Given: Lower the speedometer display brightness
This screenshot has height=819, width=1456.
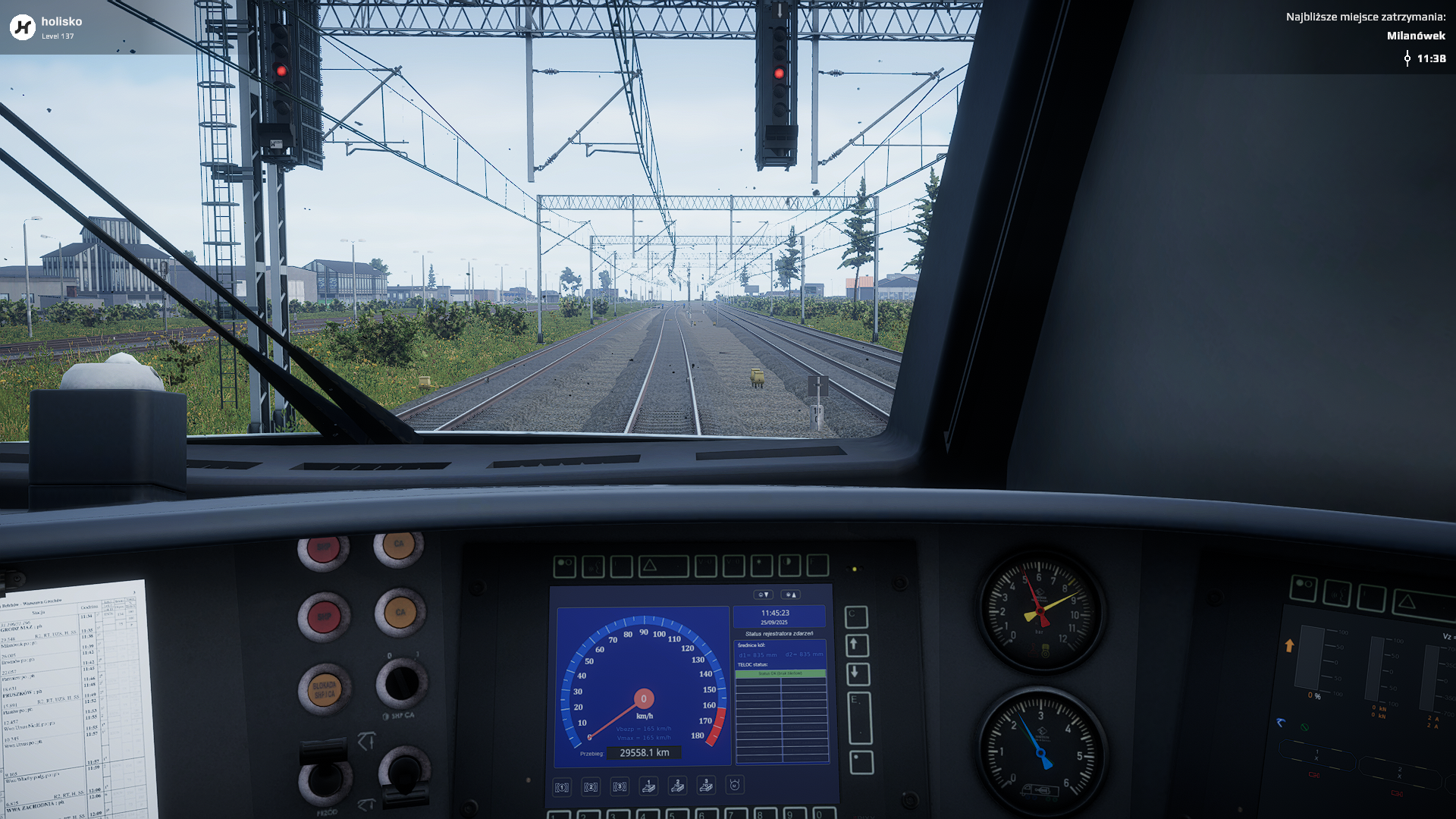Looking at the screenshot, I should 763,595.
